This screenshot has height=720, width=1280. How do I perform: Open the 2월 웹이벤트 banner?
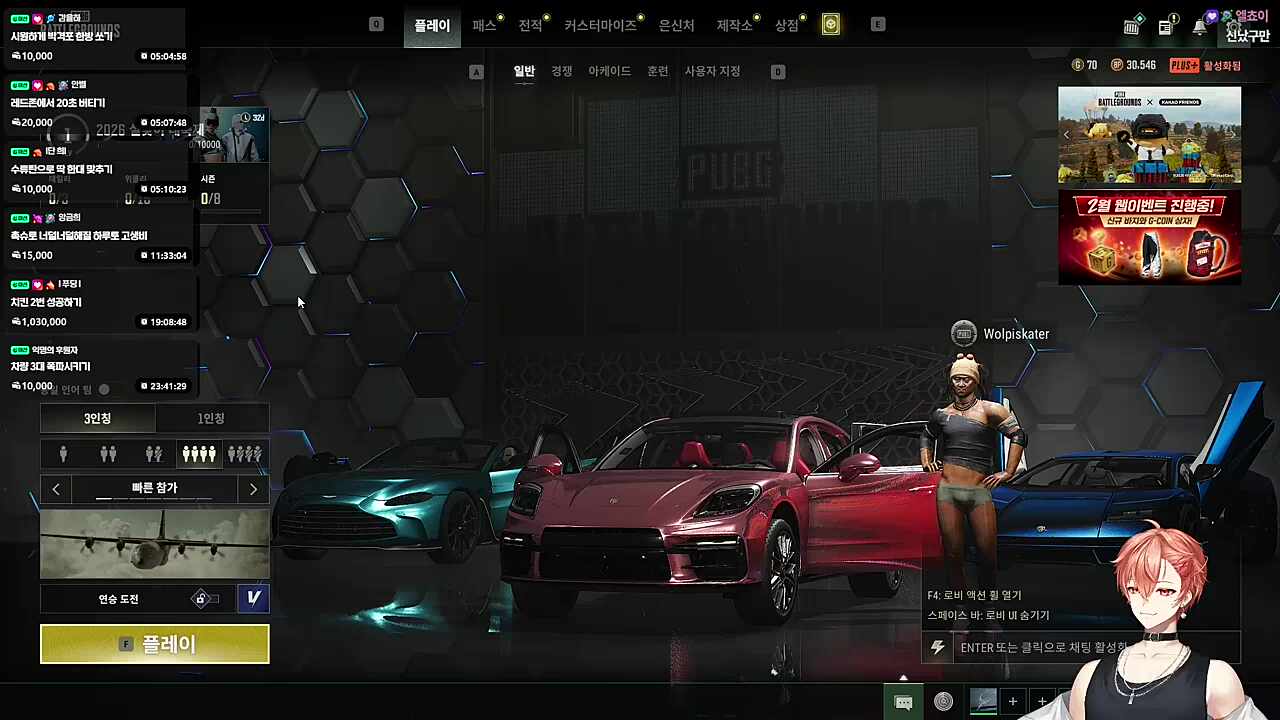1149,237
